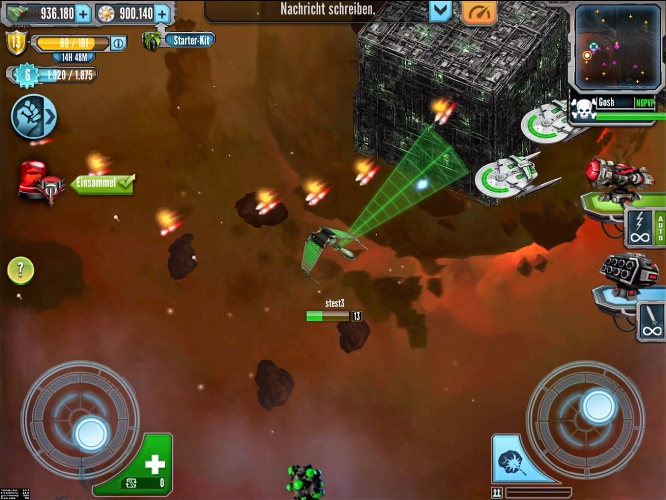Image resolution: width=666 pixels, height=500 pixels.
Task: Open the sector minimap
Action: click(617, 45)
